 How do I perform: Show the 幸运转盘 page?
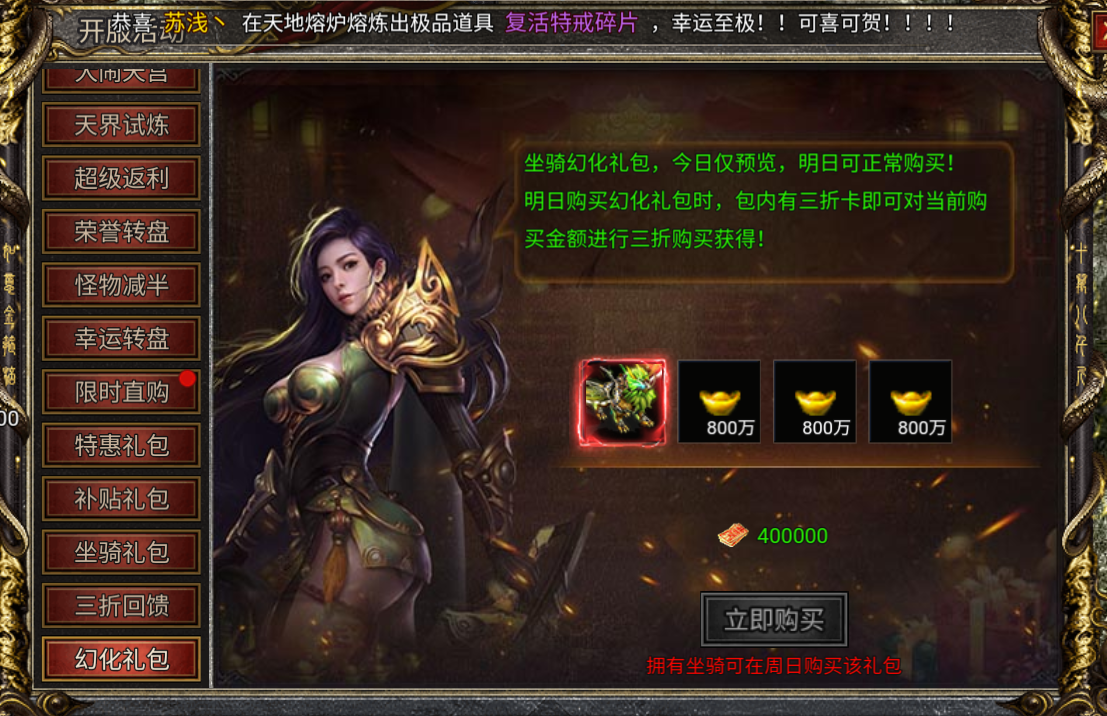click(122, 339)
